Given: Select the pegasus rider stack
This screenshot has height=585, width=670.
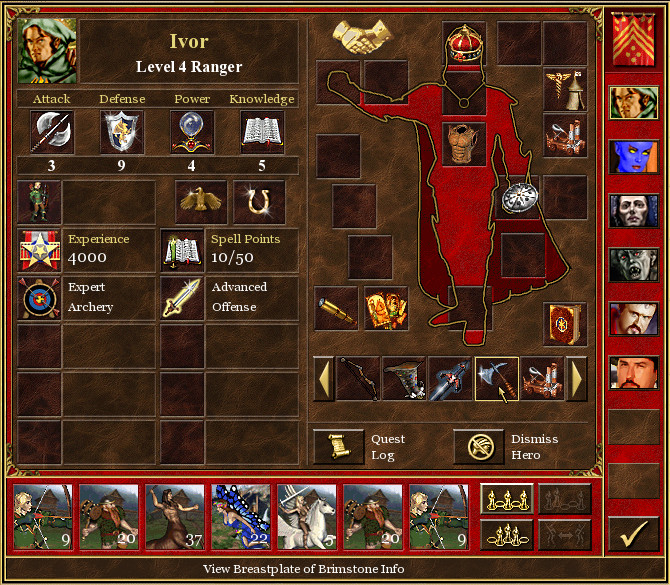Looking at the screenshot, I should pyautogui.click(x=307, y=517).
